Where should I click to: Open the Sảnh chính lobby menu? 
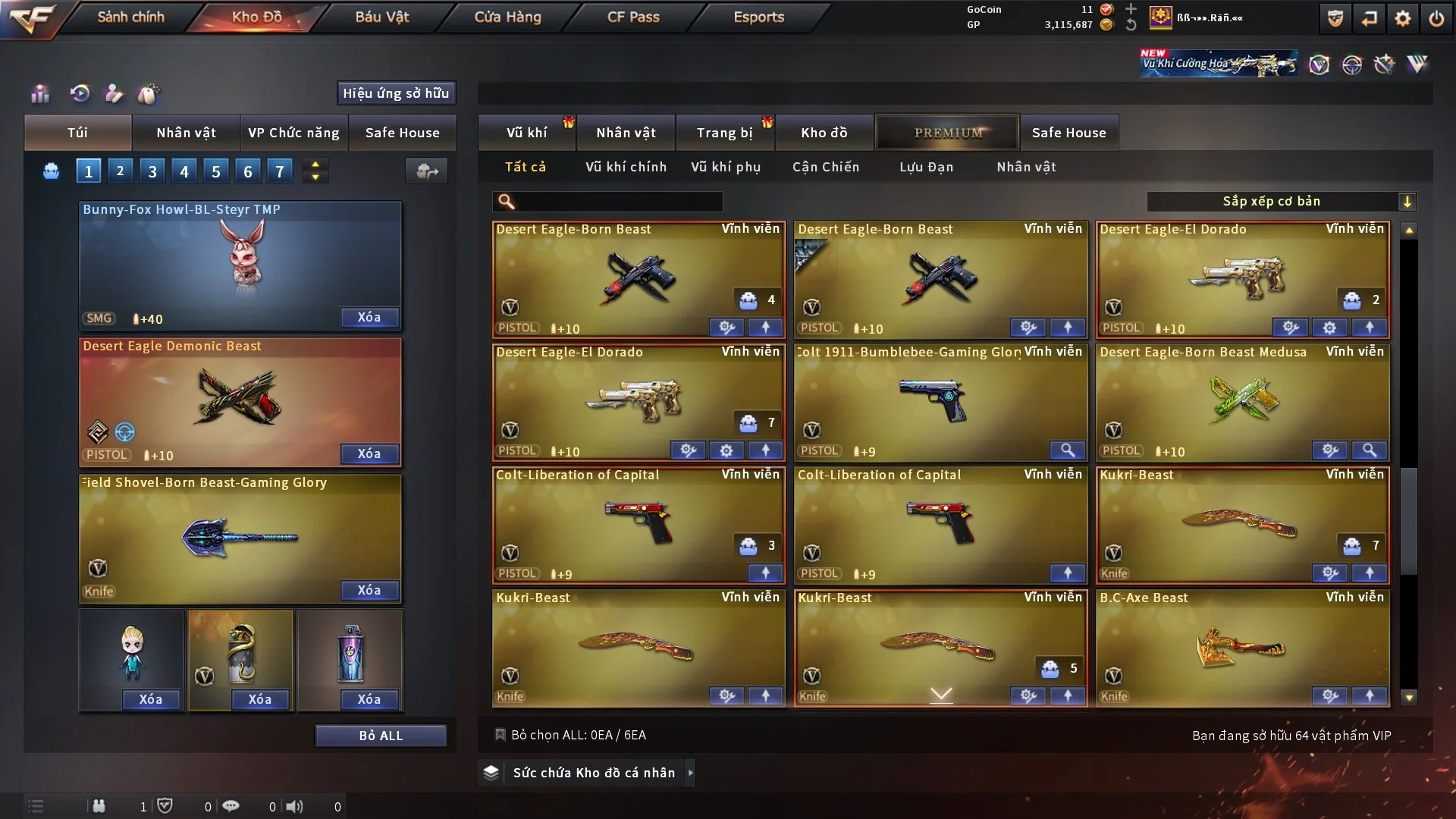[x=130, y=17]
